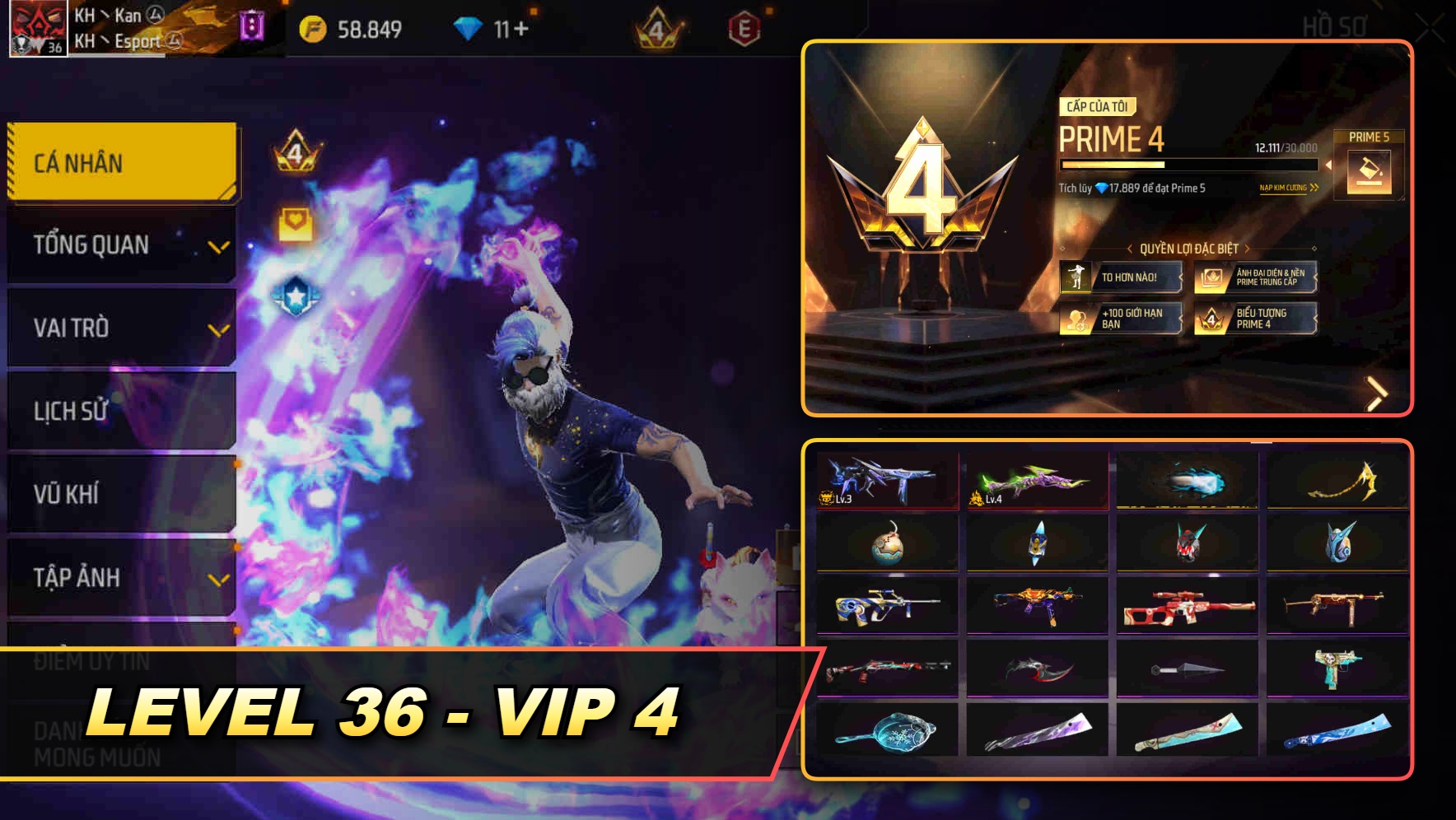The image size is (1456, 820).
Task: Click the red E badge in the top bar
Action: [745, 27]
